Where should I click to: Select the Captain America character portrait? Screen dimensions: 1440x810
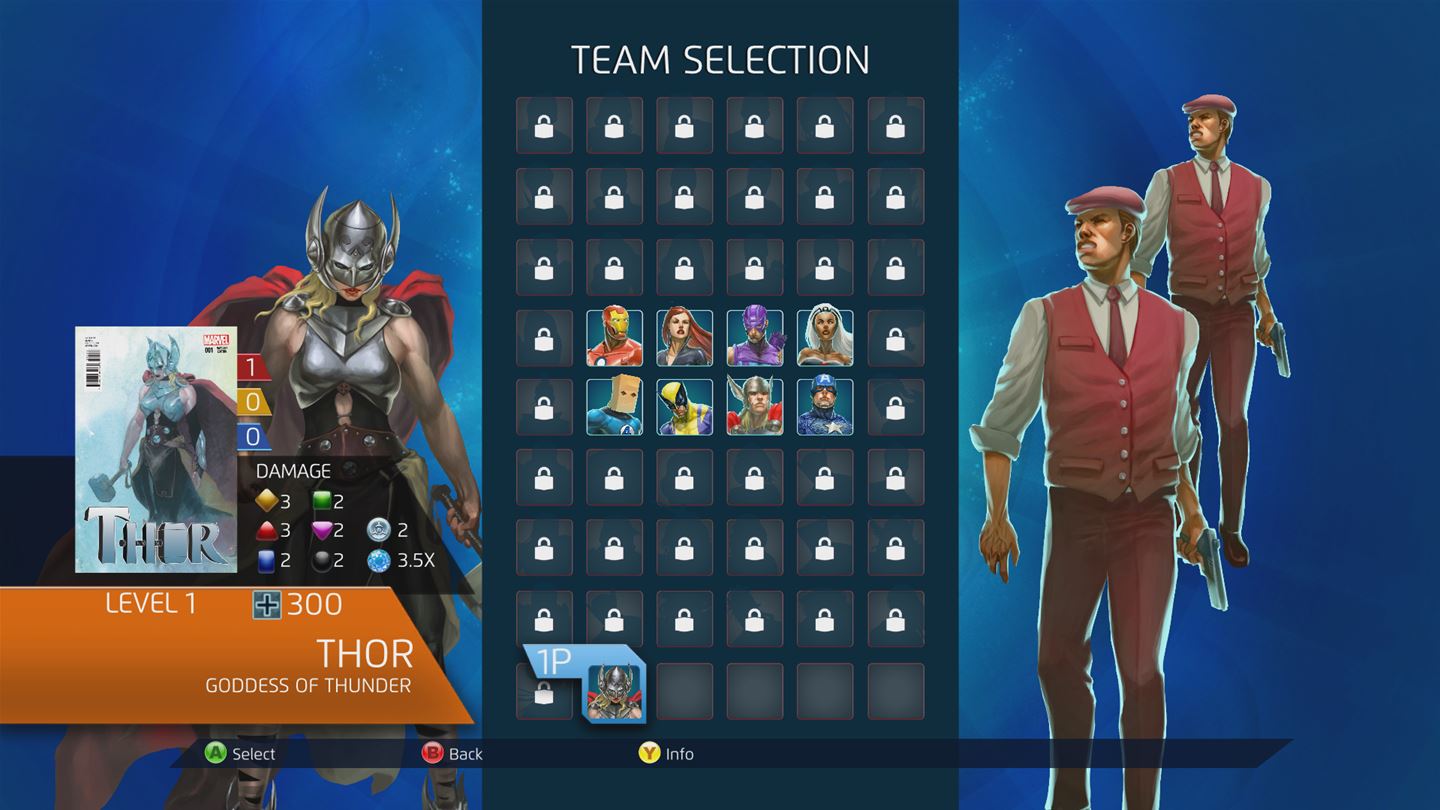pyautogui.click(x=825, y=409)
